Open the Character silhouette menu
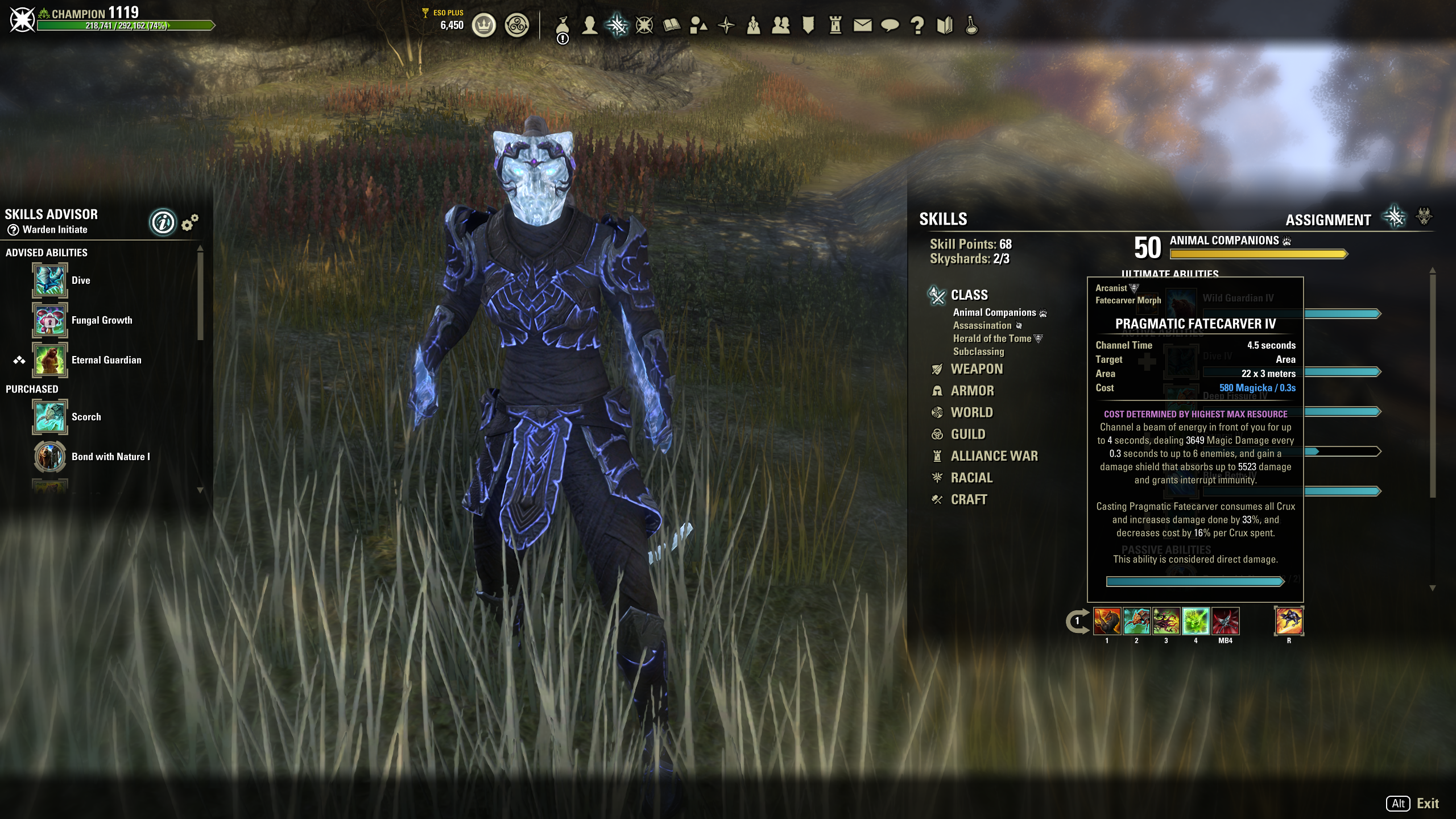 pos(590,26)
